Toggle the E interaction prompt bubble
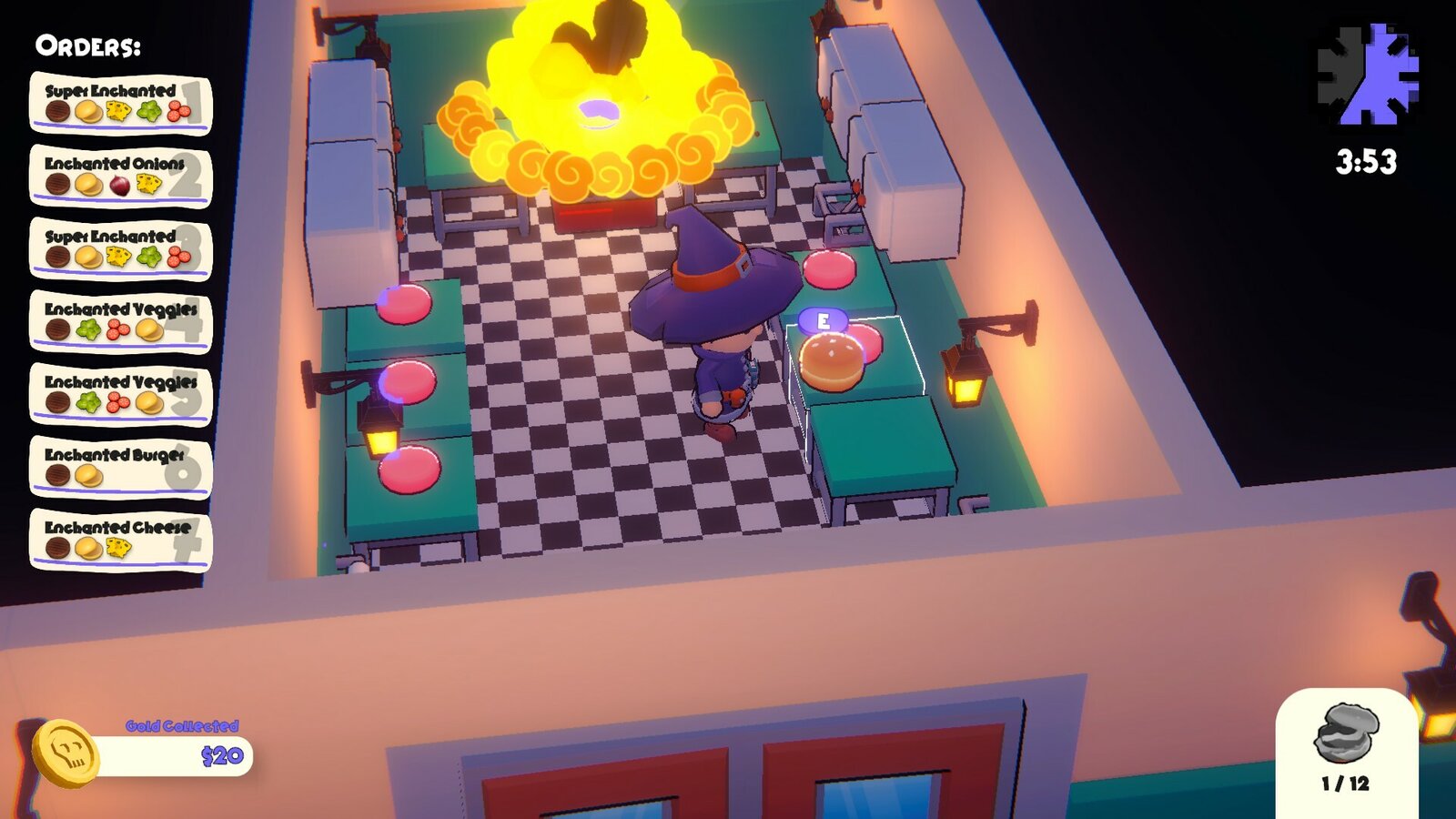Image resolution: width=1456 pixels, height=819 pixels. 824,319
